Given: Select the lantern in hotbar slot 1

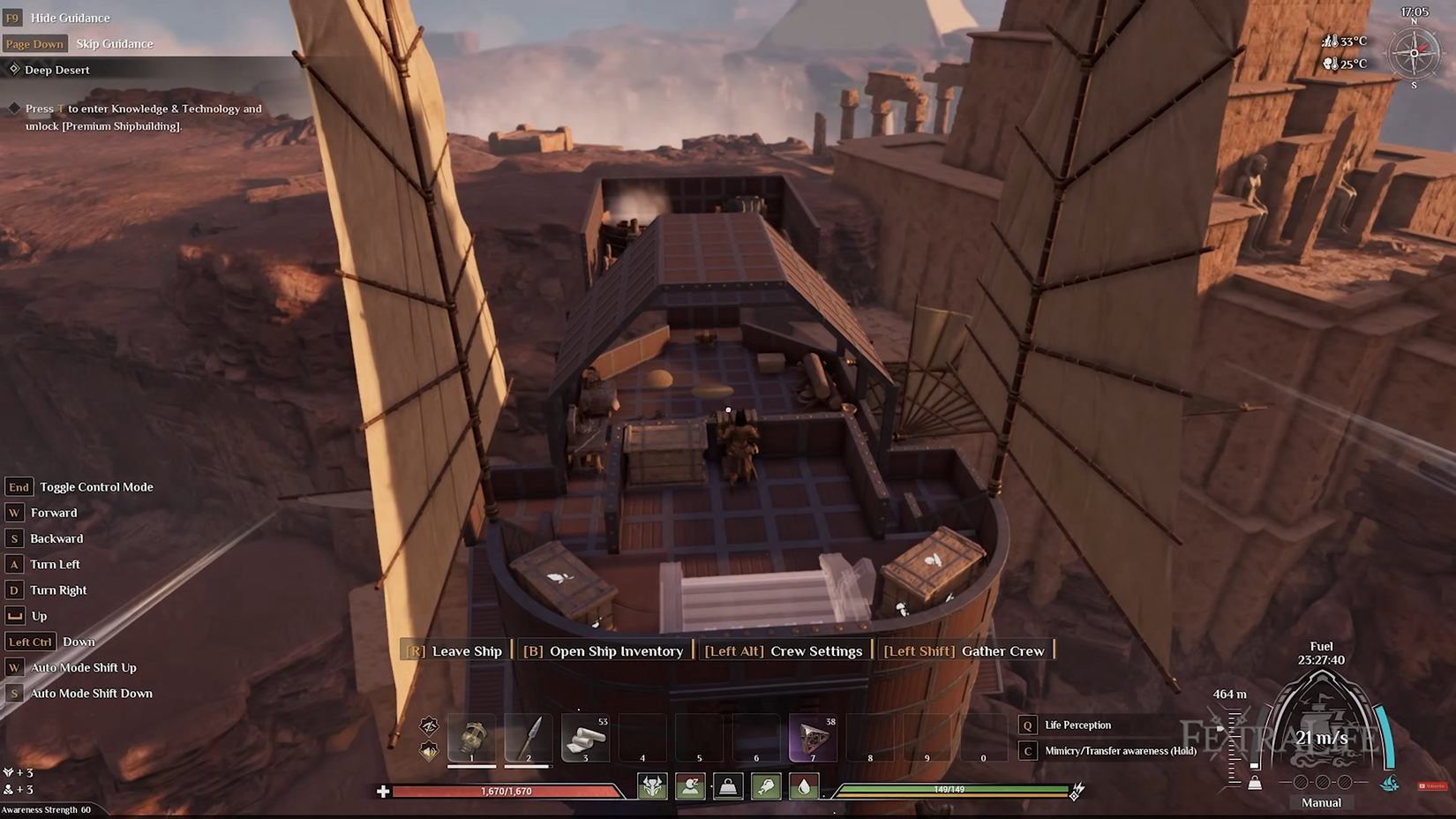Looking at the screenshot, I should coord(472,738).
